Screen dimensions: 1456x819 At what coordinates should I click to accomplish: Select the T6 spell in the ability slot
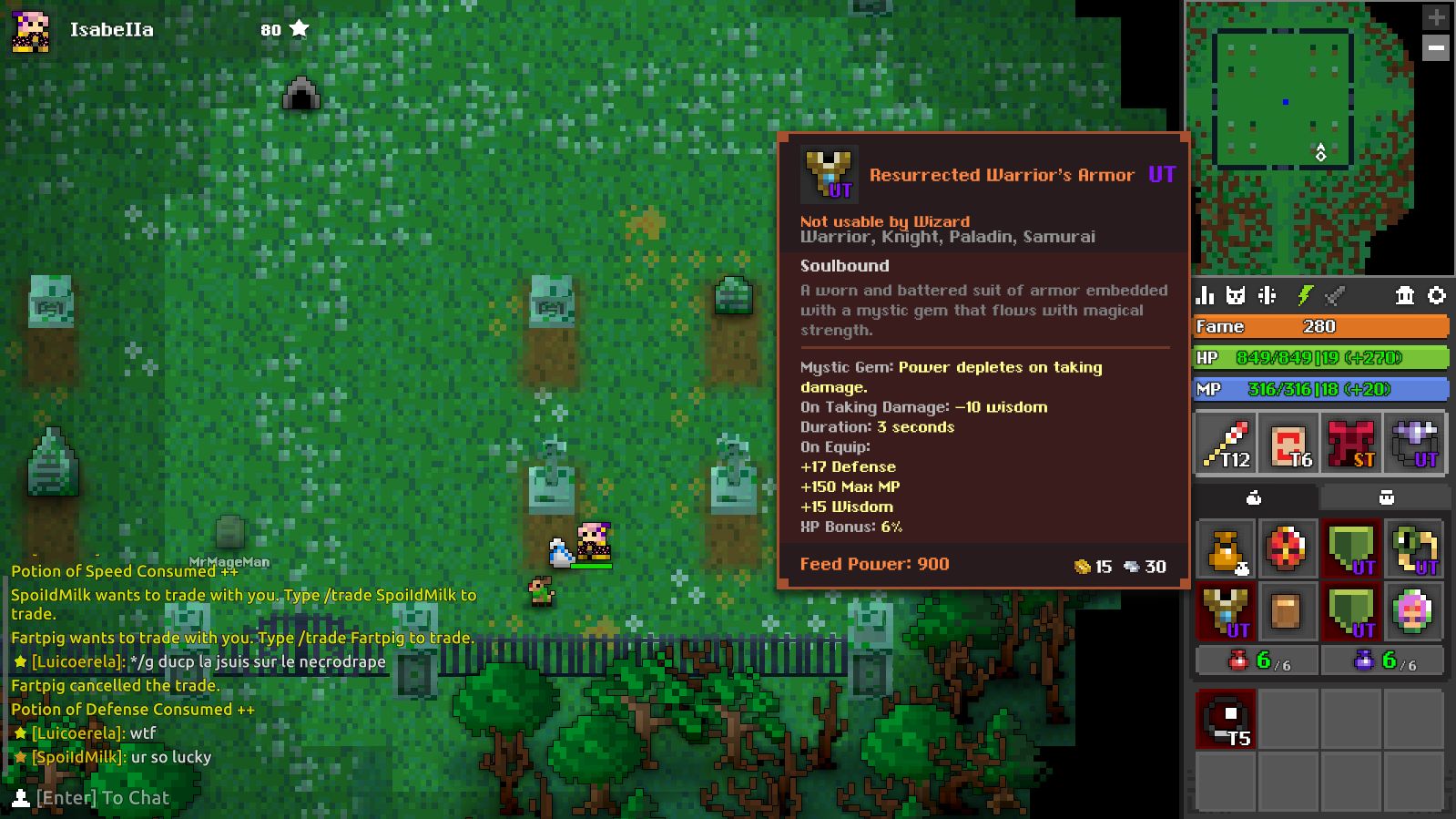click(x=1289, y=443)
